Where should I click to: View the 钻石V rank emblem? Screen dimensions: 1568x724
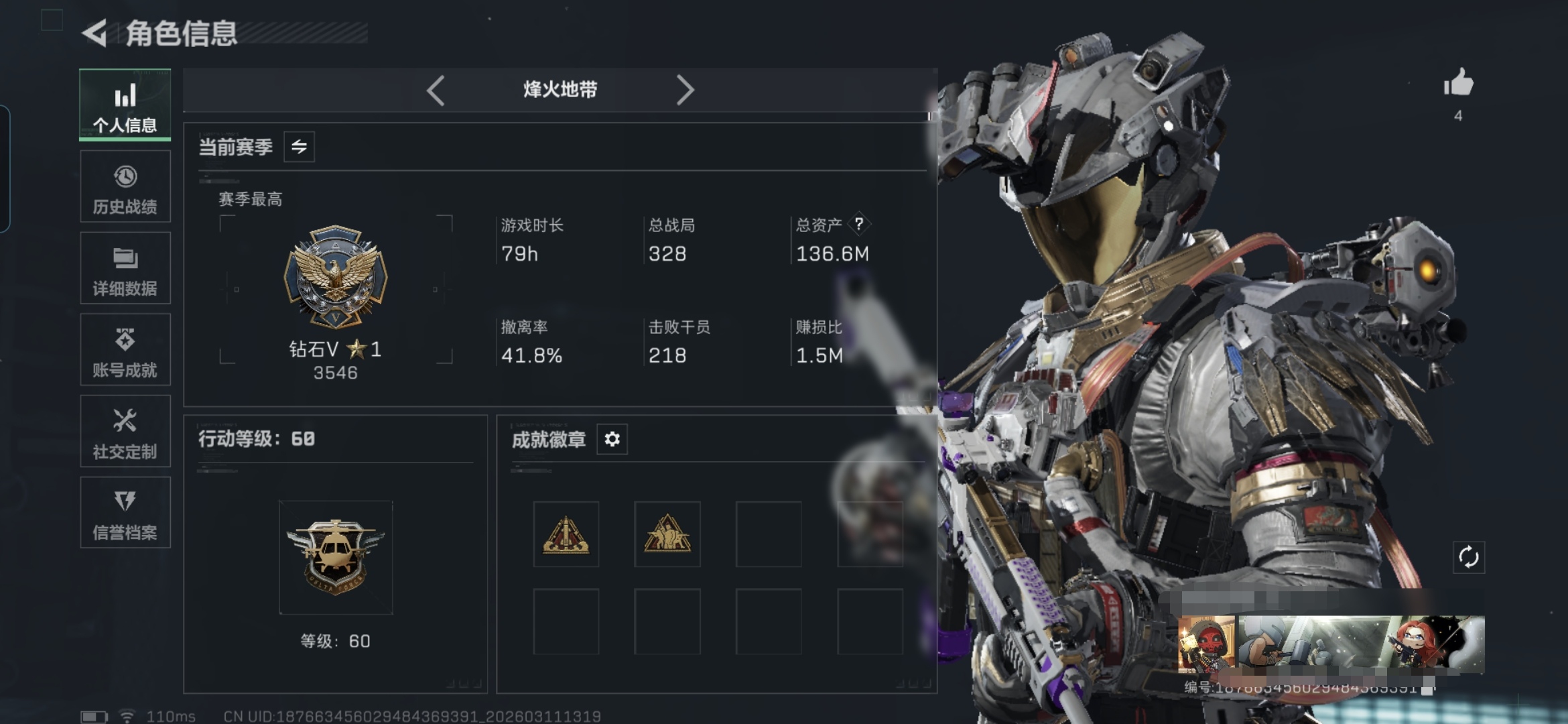pyautogui.click(x=336, y=276)
